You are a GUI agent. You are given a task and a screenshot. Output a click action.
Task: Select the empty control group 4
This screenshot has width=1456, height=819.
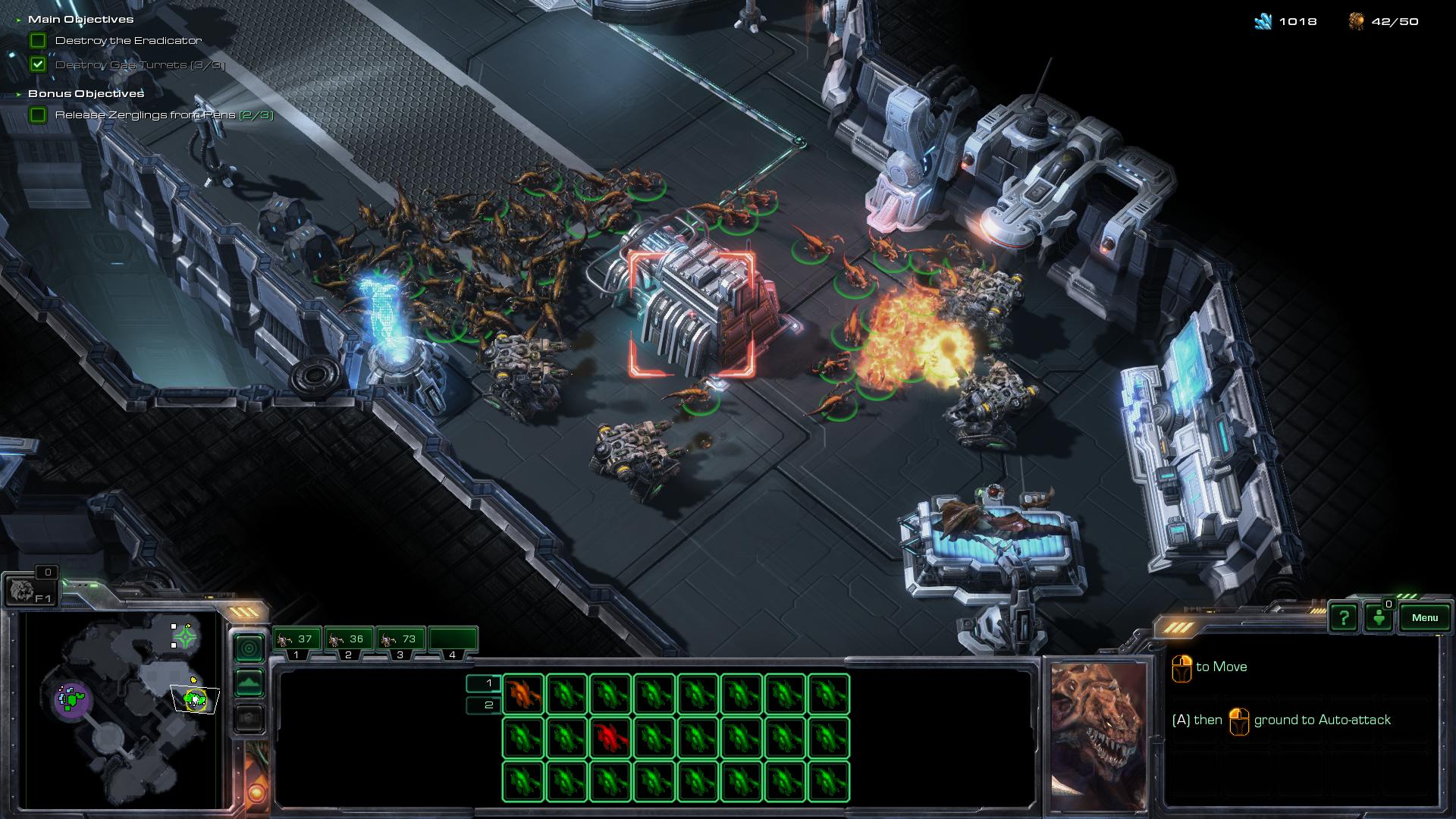453,641
